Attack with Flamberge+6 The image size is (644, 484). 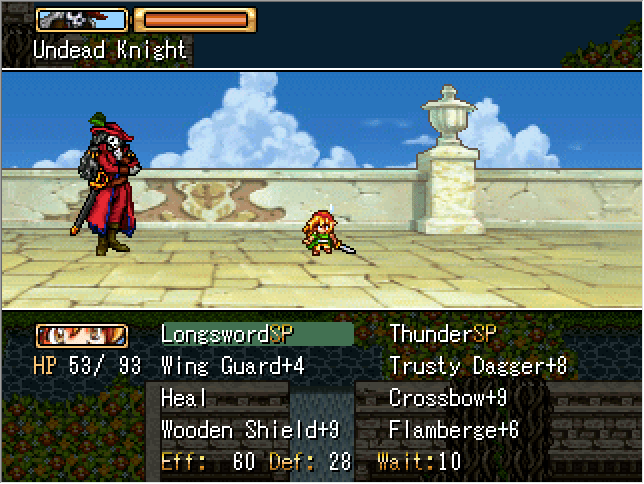click(453, 431)
